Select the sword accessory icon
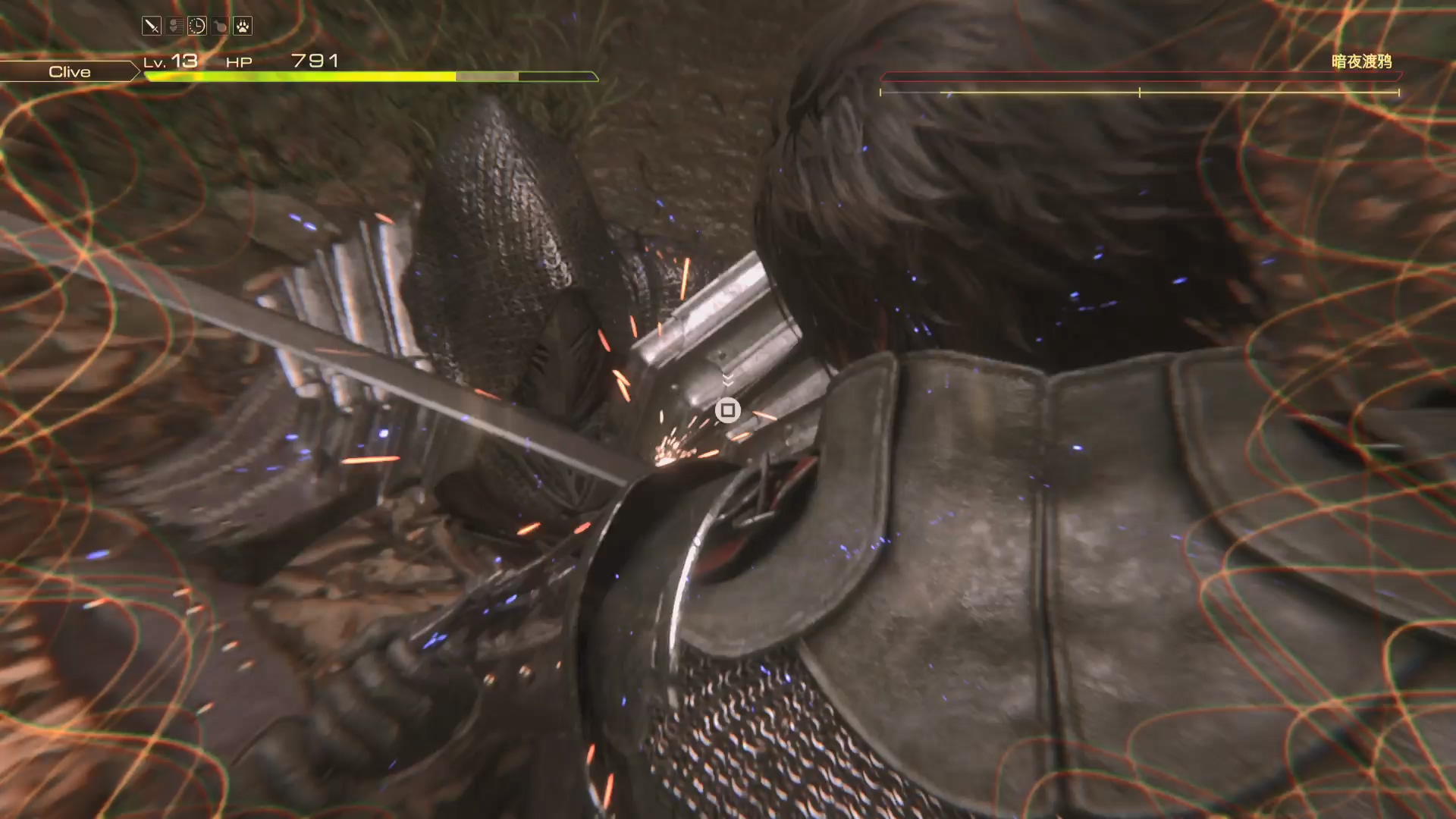 coord(152,27)
